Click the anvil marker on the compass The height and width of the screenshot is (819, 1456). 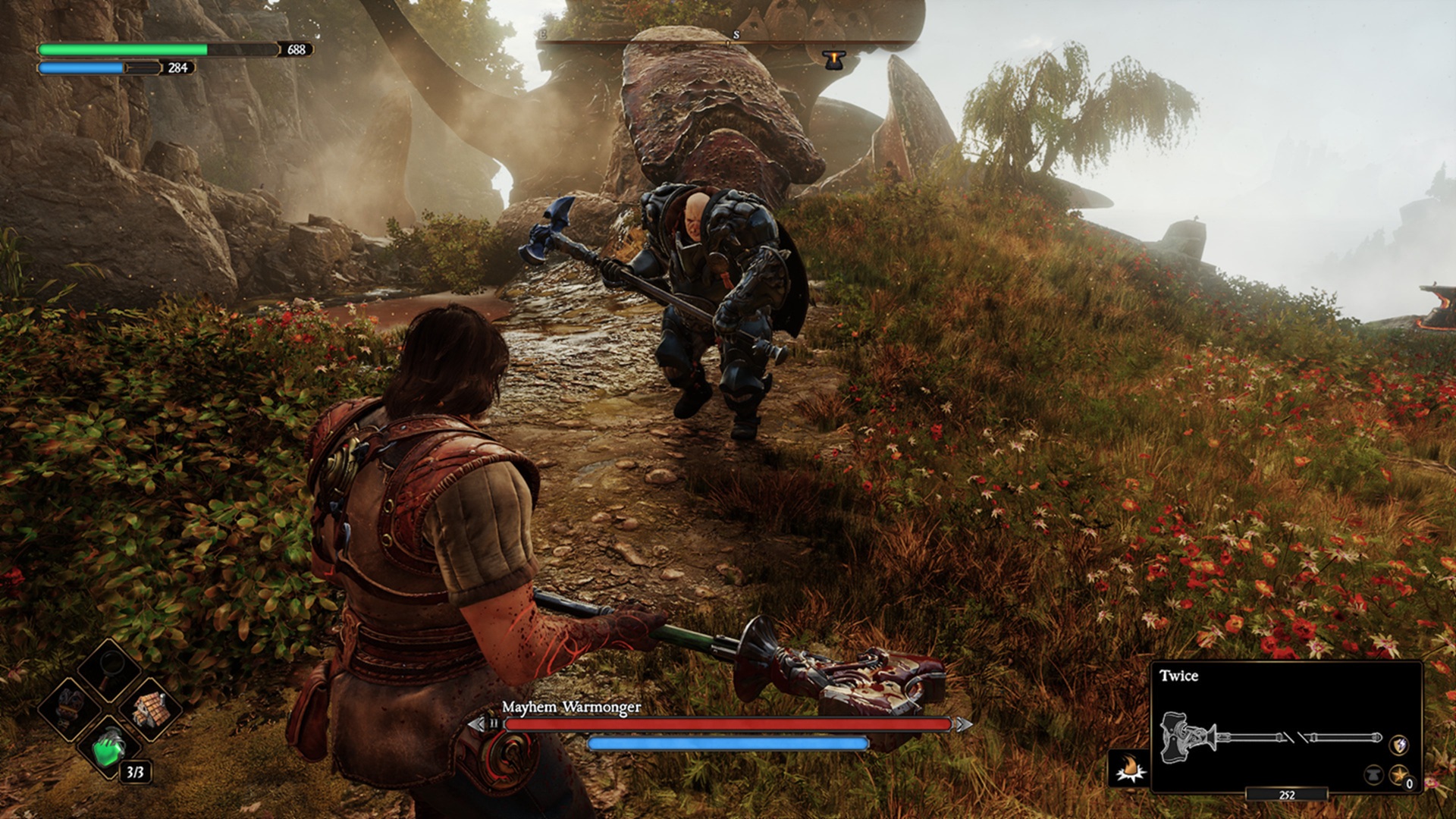point(833,59)
